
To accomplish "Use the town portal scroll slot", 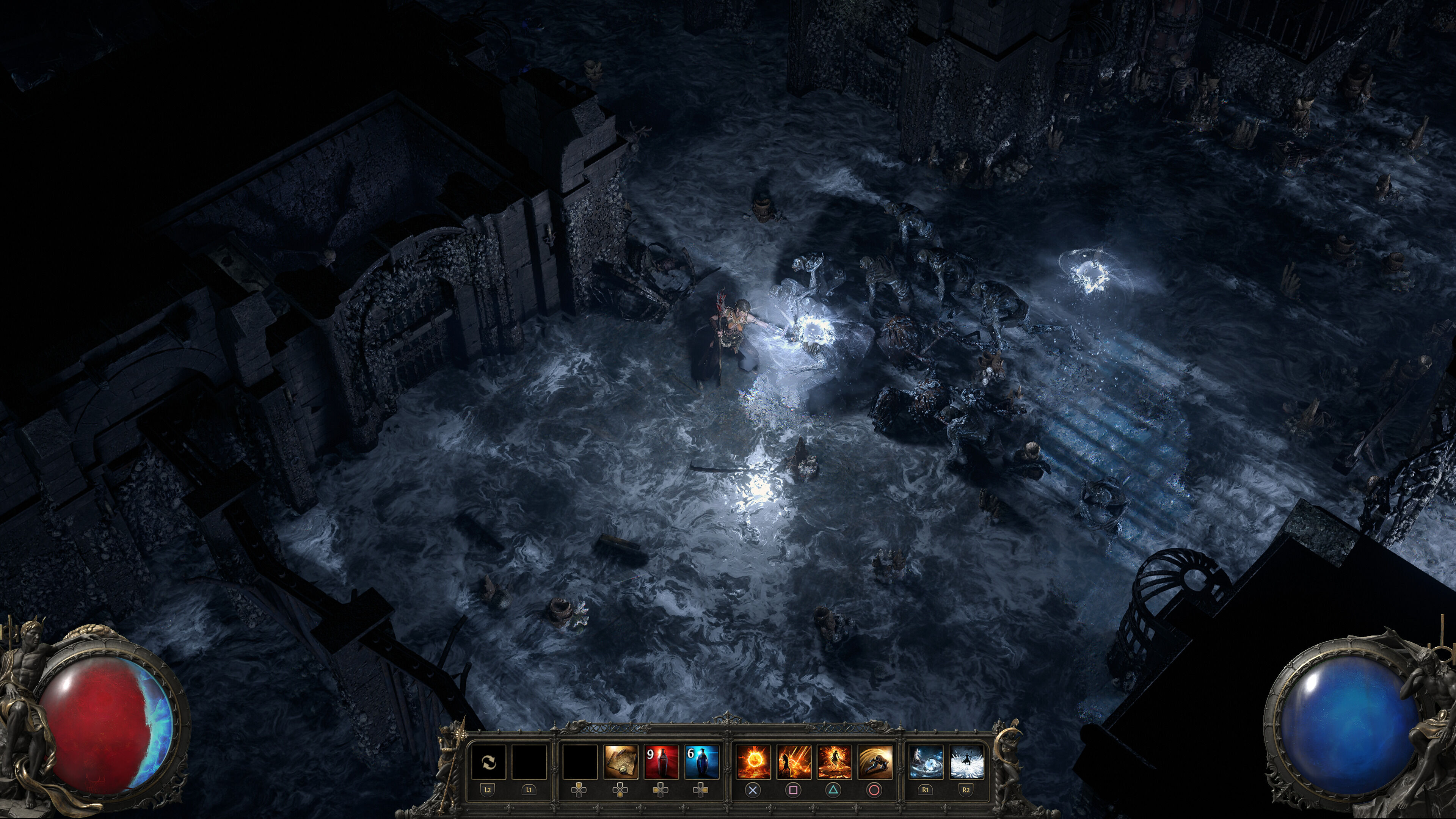I will tap(621, 763).
